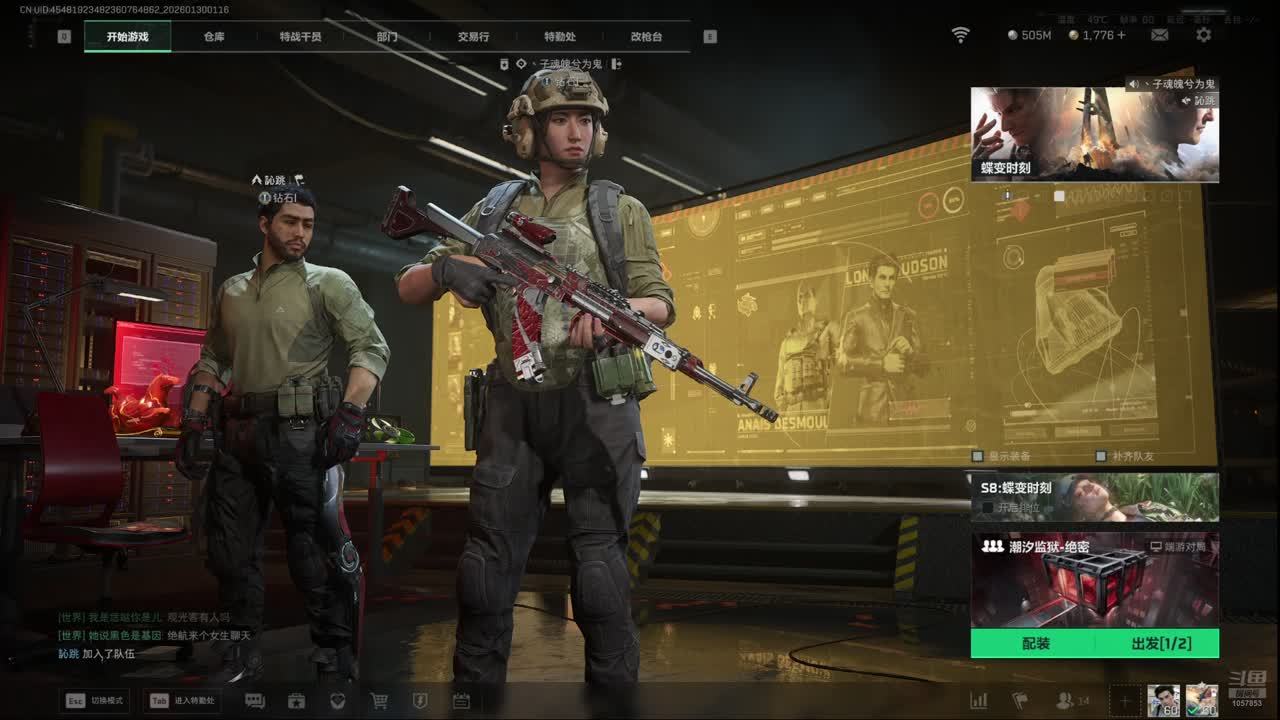Open the mail envelope icon
1280x720 pixels.
click(x=1159, y=35)
